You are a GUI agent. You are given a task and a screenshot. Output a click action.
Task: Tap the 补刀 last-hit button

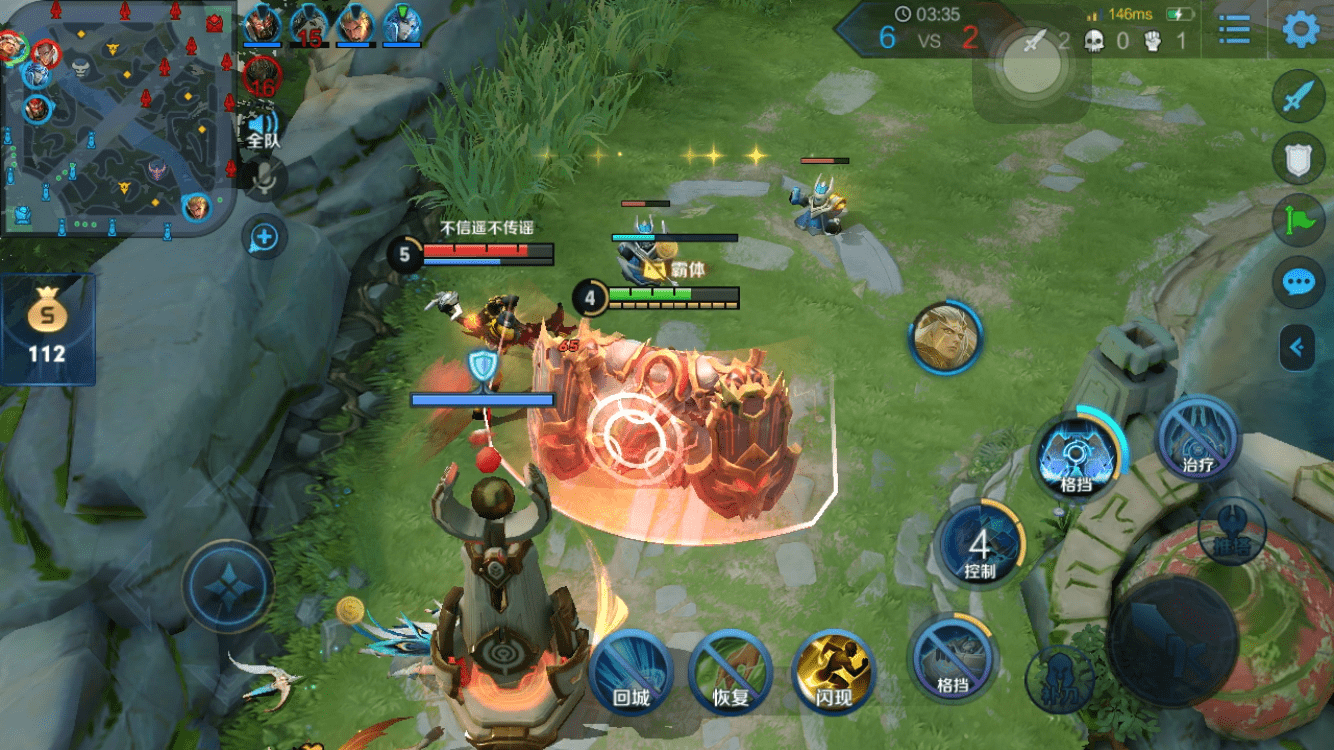click(1059, 679)
